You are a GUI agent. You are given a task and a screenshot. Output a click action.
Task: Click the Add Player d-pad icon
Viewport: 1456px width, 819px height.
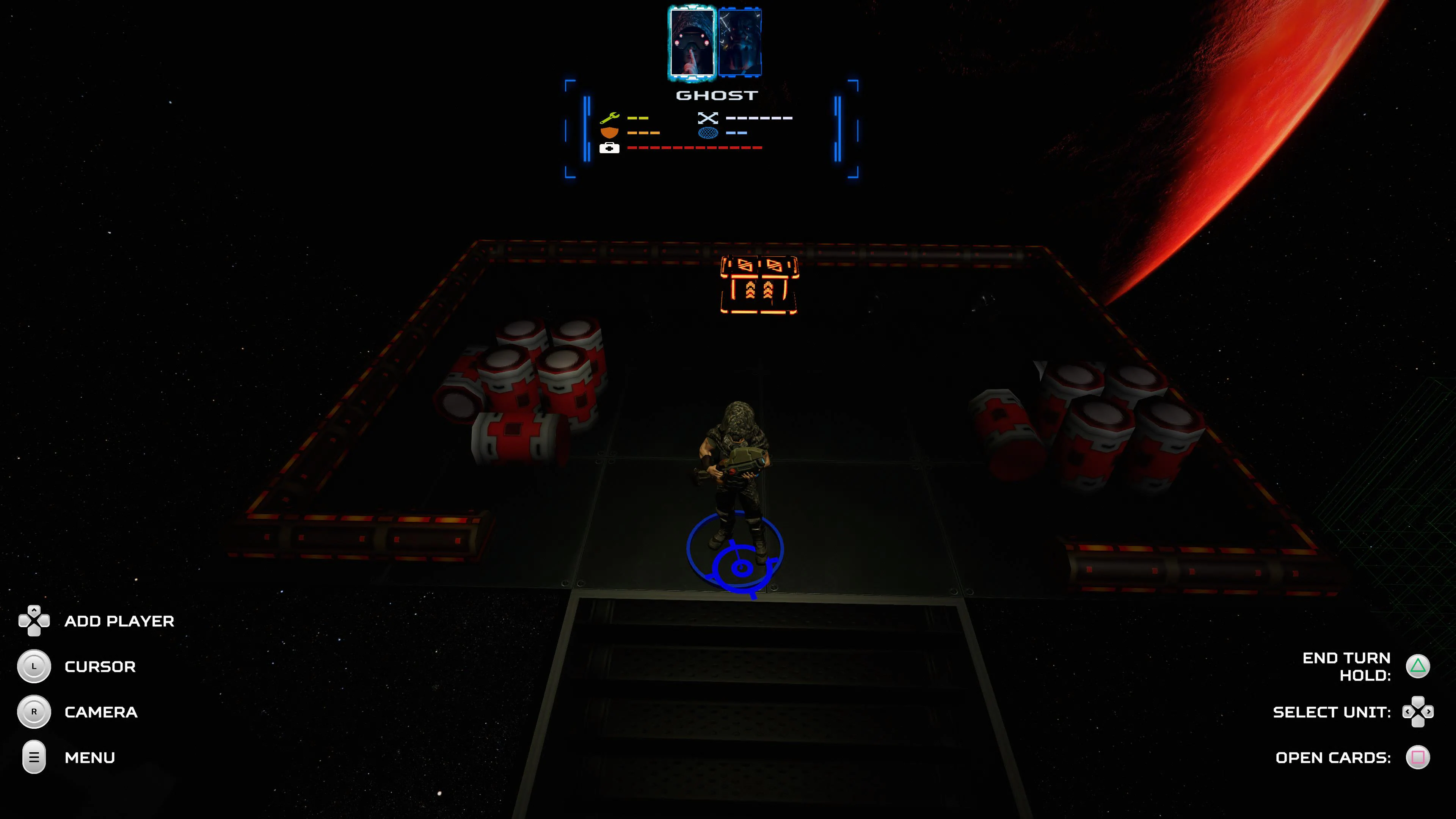[34, 621]
